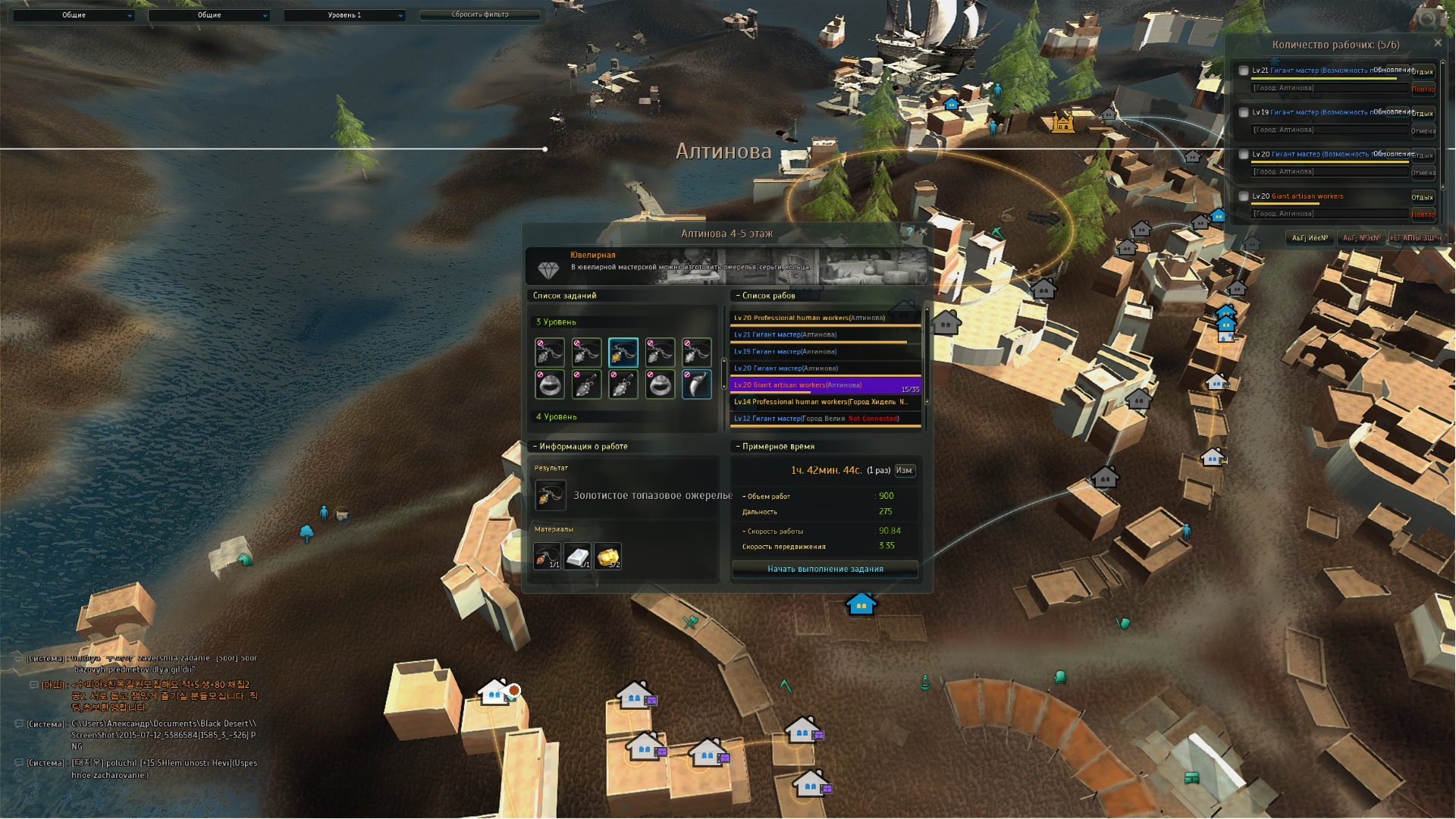Viewport: 1456px width, 819px height.
Task: Tick the checkbox for the Lv.21 worker
Action: (x=1244, y=71)
